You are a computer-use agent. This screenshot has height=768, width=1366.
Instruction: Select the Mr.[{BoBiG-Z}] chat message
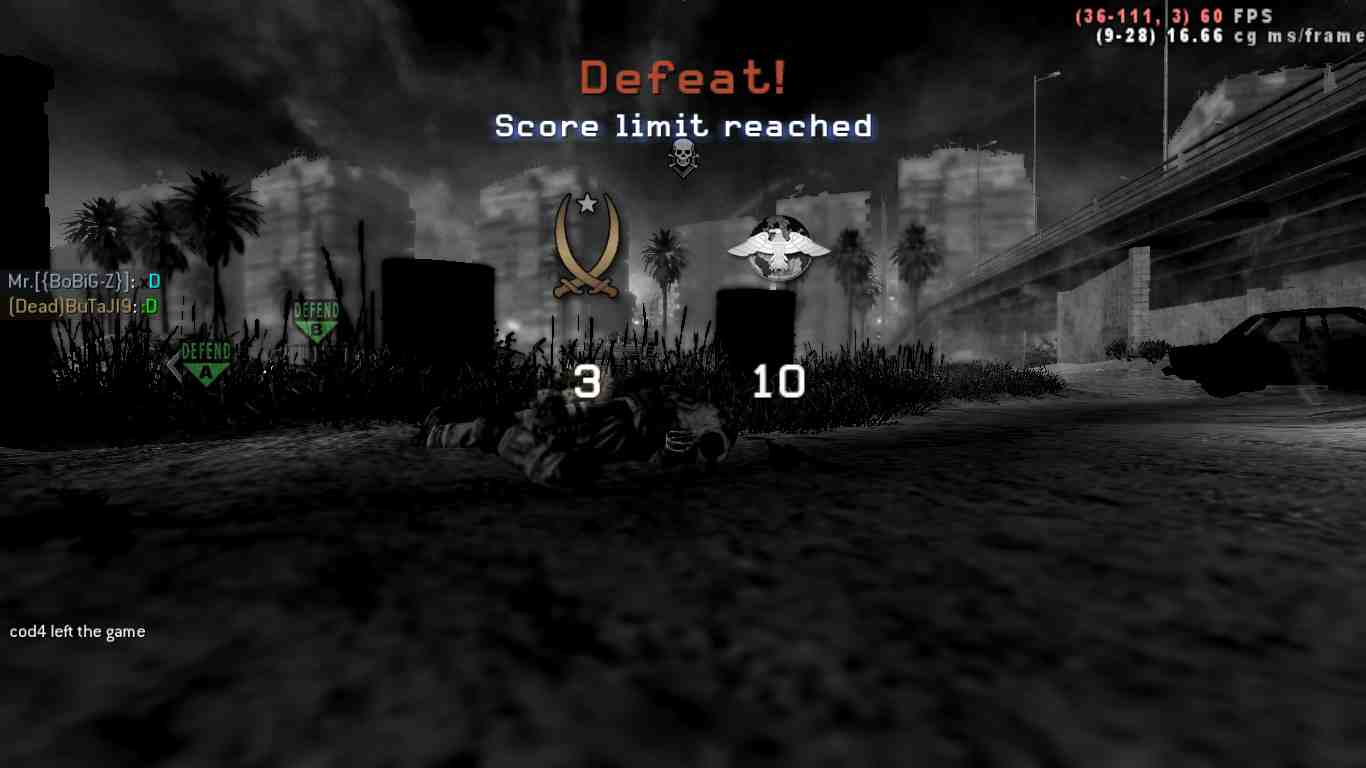tap(80, 281)
